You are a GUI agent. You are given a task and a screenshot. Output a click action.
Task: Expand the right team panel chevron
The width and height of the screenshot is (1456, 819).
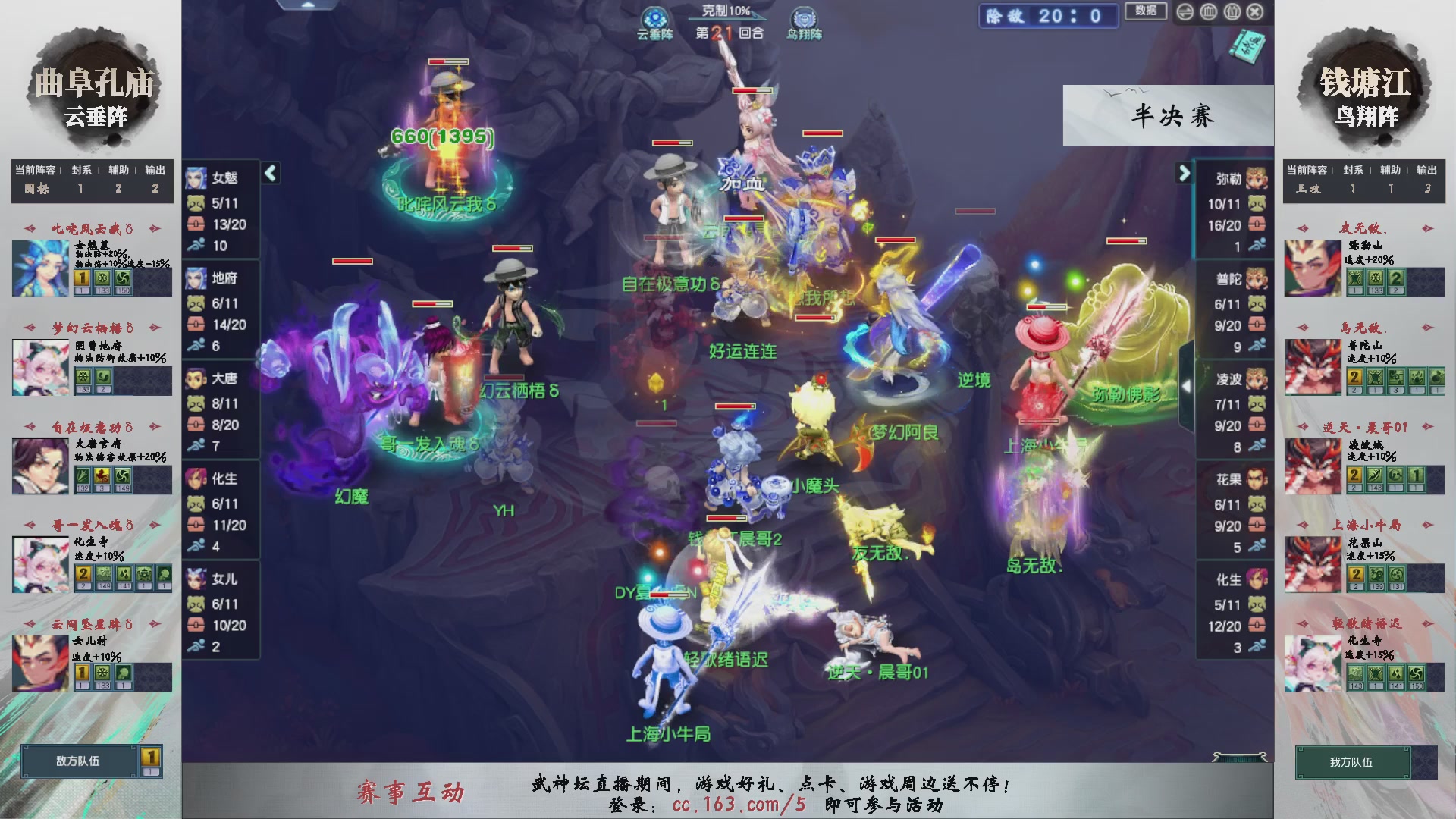pos(1185,173)
